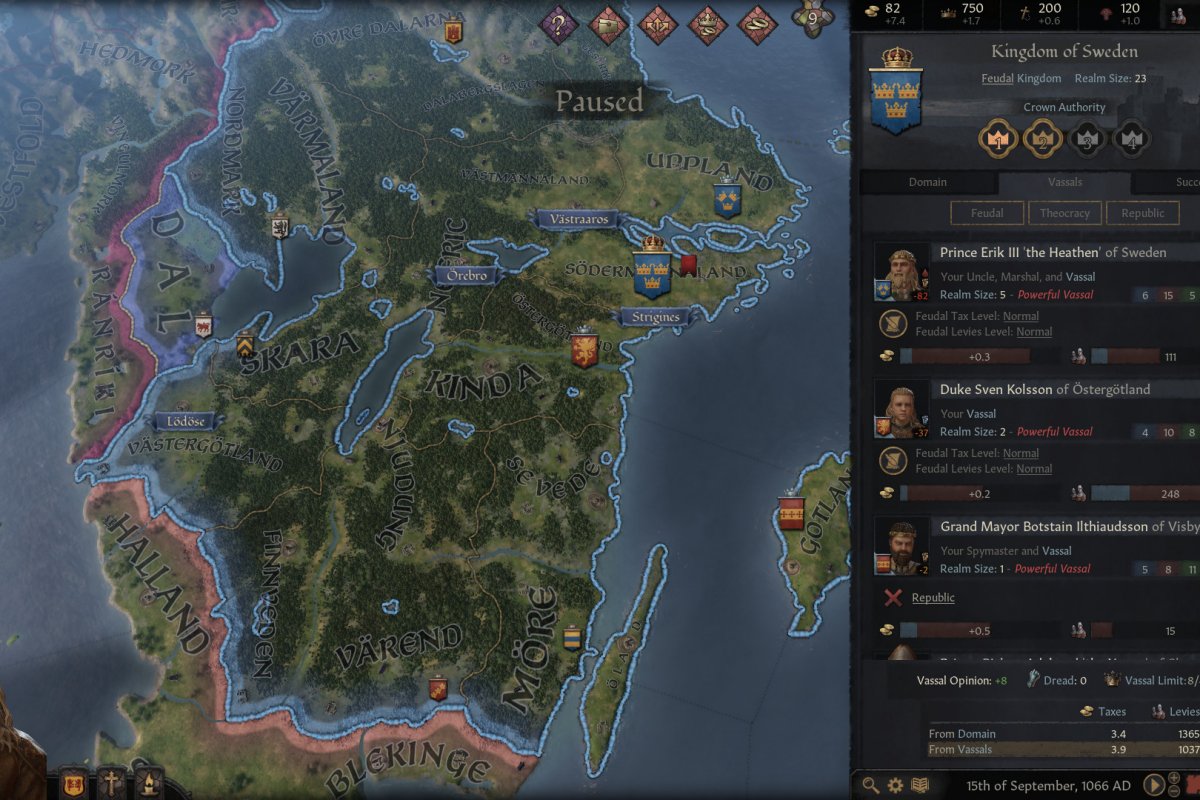Image resolution: width=1200 pixels, height=800 pixels.
Task: Open the stained glass issues counter
Action: pos(811,19)
